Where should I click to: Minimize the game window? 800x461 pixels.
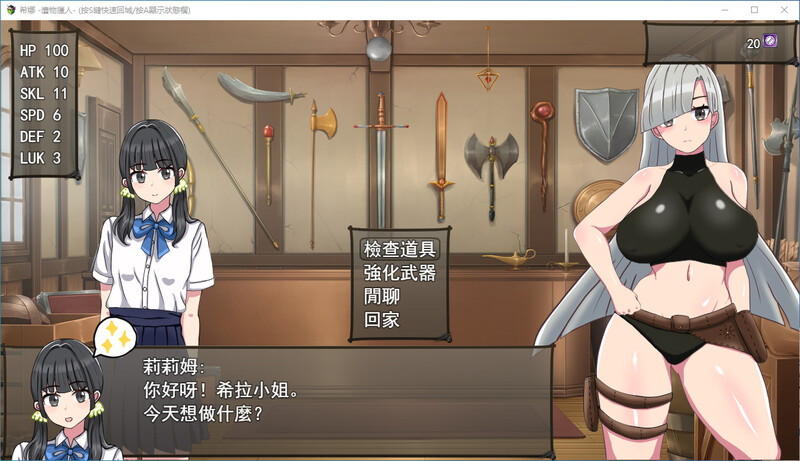tap(726, 9)
